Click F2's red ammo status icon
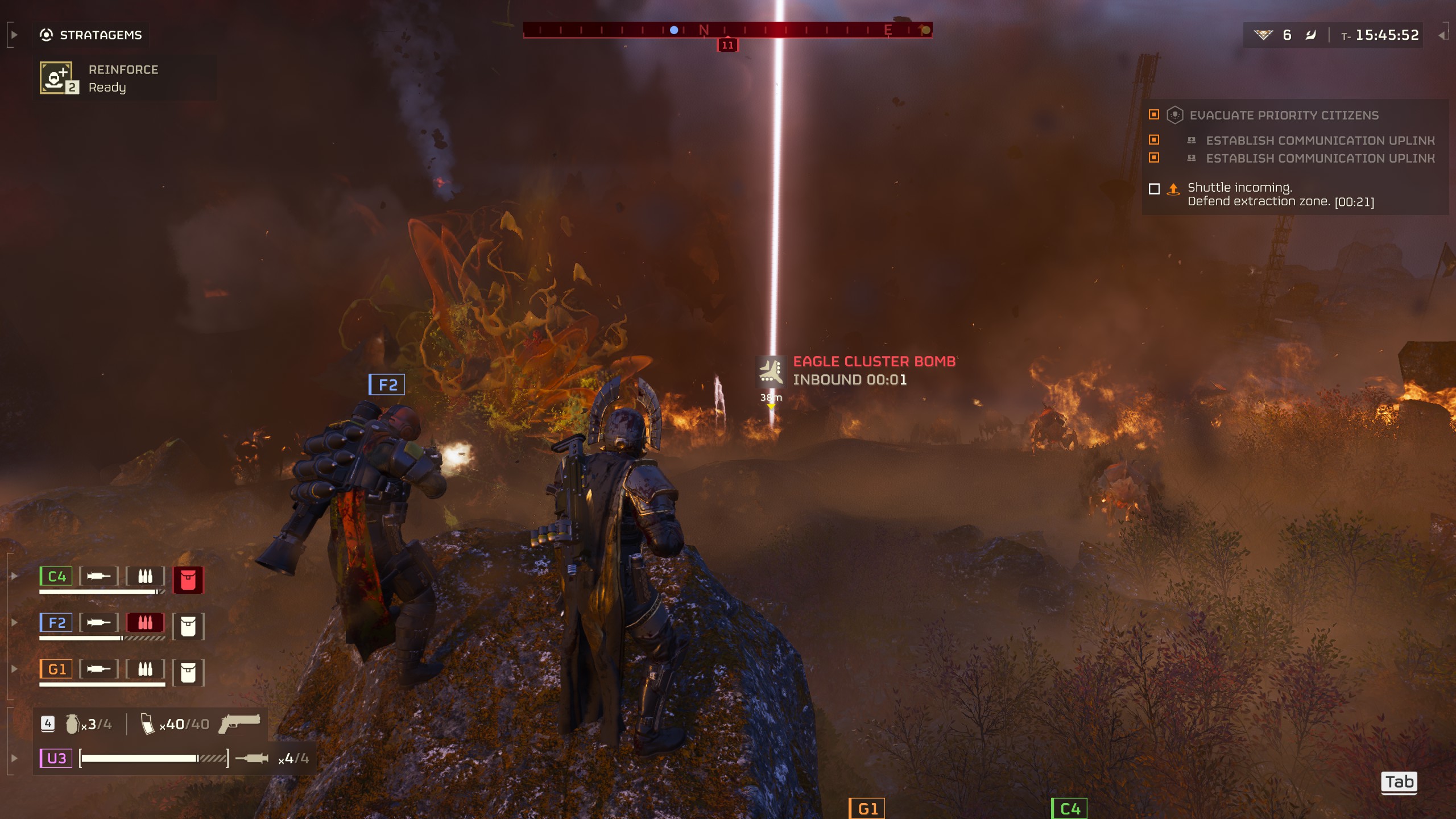The height and width of the screenshot is (819, 1456). [x=145, y=623]
